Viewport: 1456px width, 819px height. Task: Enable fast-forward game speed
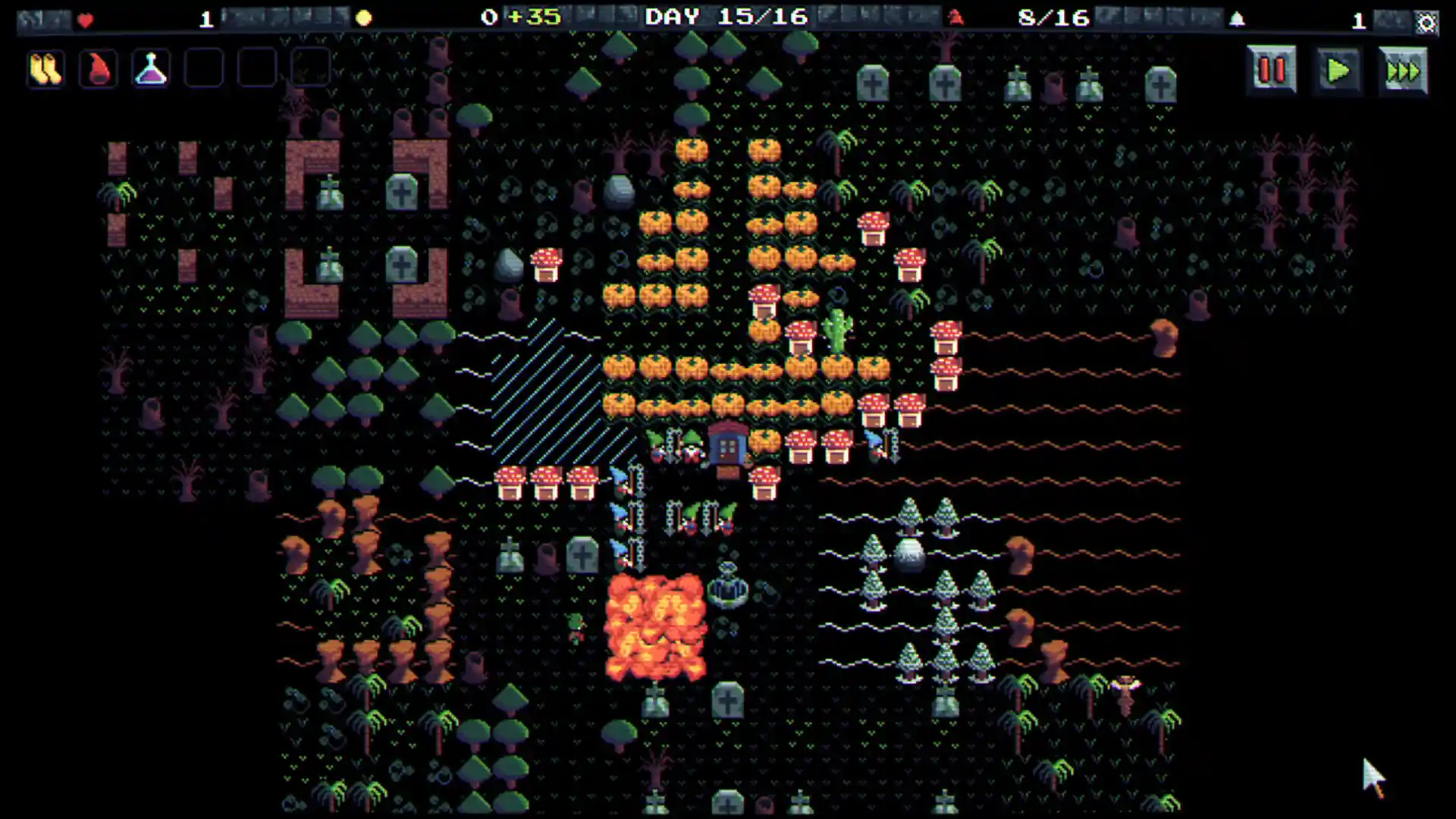click(1403, 71)
